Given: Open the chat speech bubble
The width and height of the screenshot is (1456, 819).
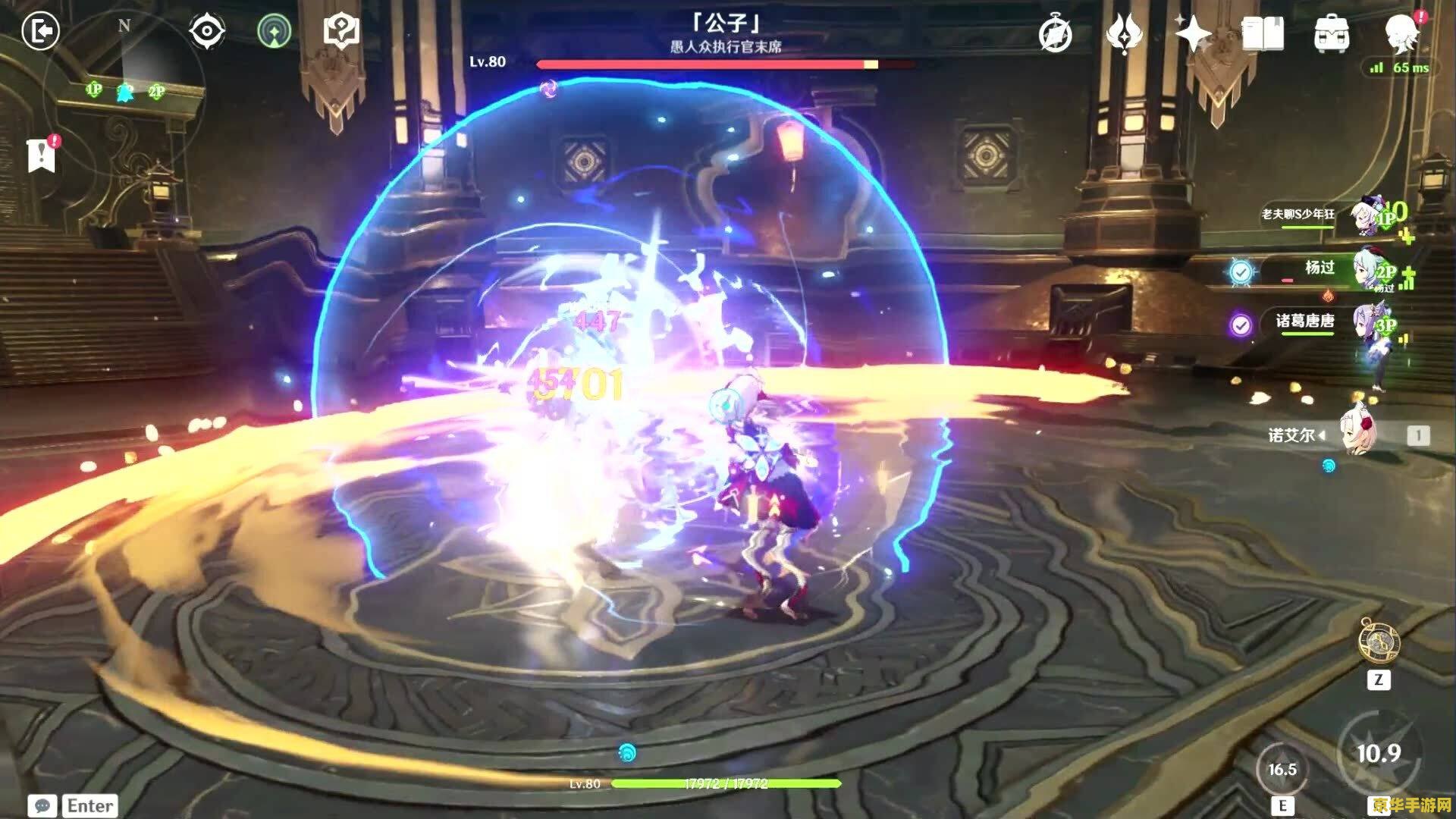Looking at the screenshot, I should pyautogui.click(x=42, y=805).
